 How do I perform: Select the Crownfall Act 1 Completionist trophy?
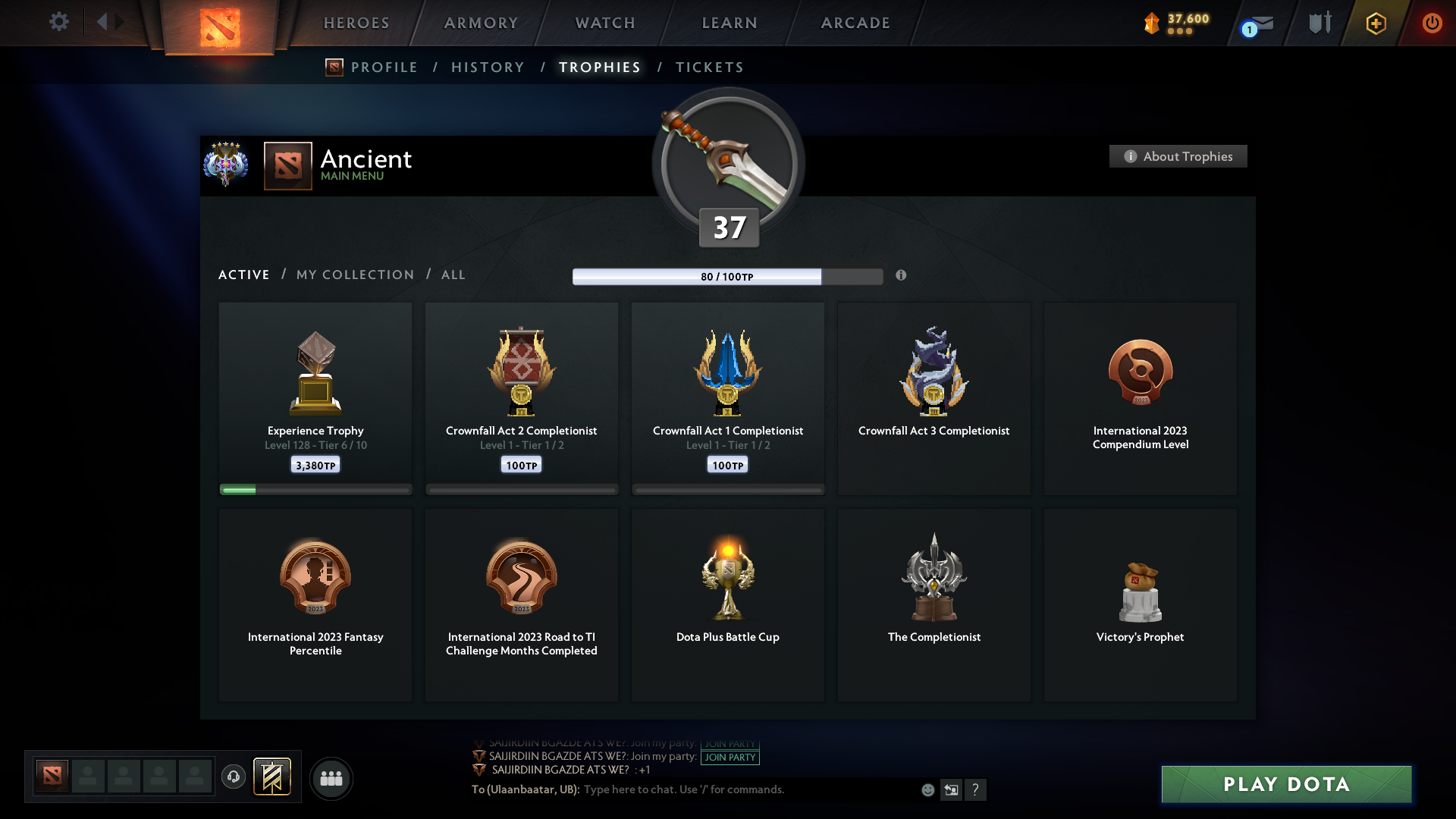pos(728,398)
